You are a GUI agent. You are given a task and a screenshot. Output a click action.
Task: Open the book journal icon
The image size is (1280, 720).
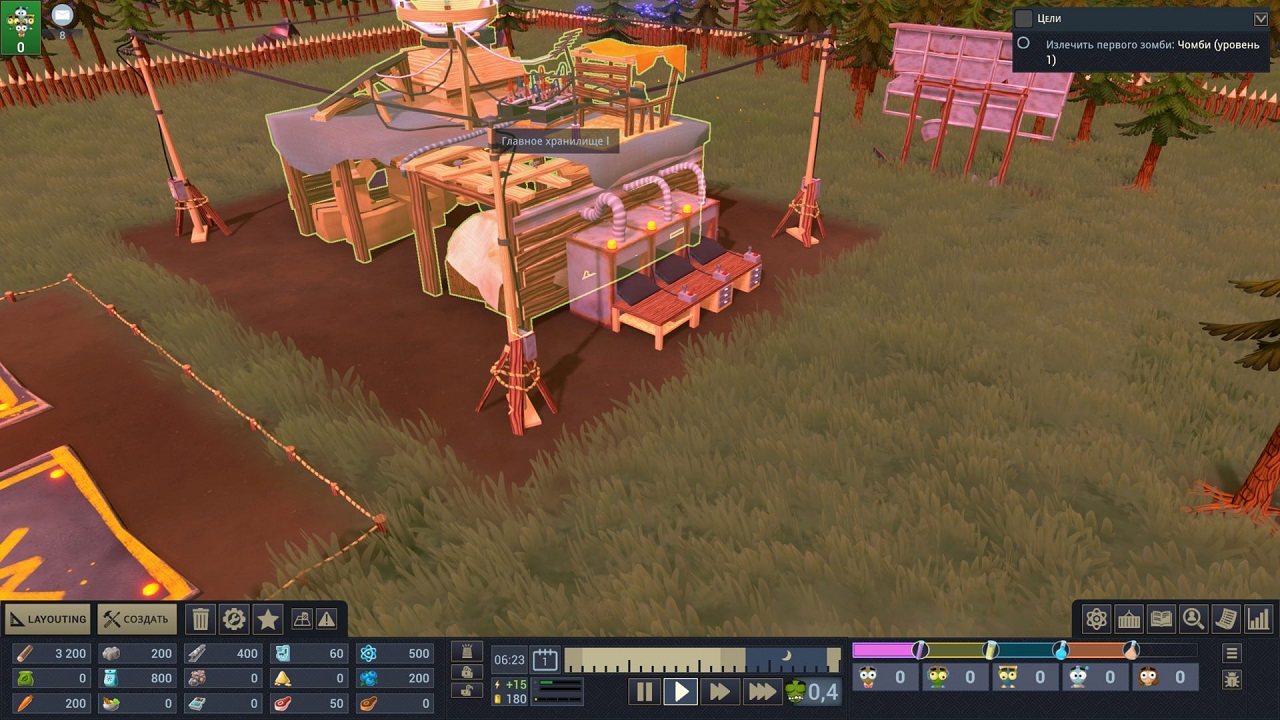[1161, 619]
